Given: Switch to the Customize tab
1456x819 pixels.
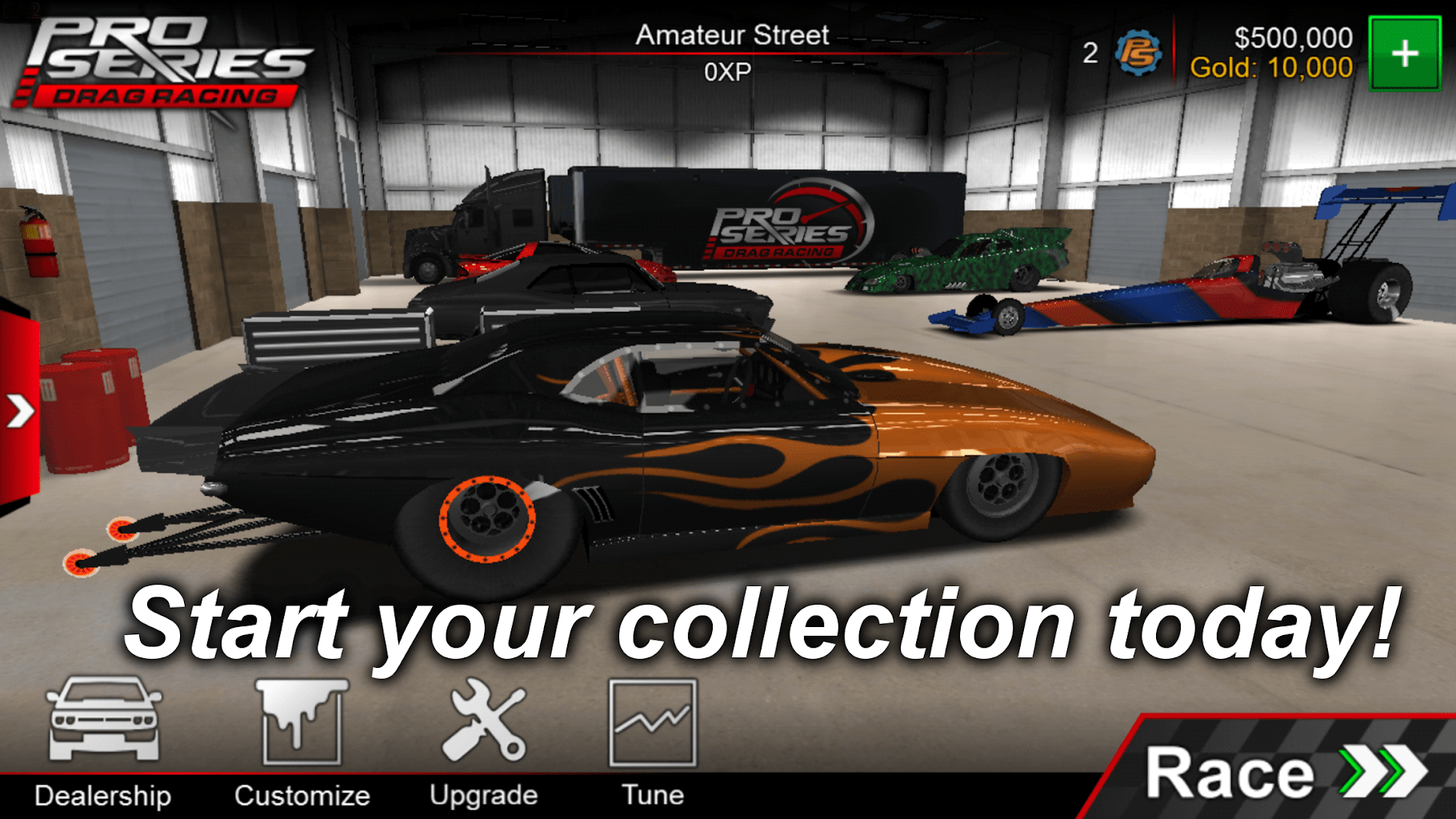Looking at the screenshot, I should [x=302, y=793].
